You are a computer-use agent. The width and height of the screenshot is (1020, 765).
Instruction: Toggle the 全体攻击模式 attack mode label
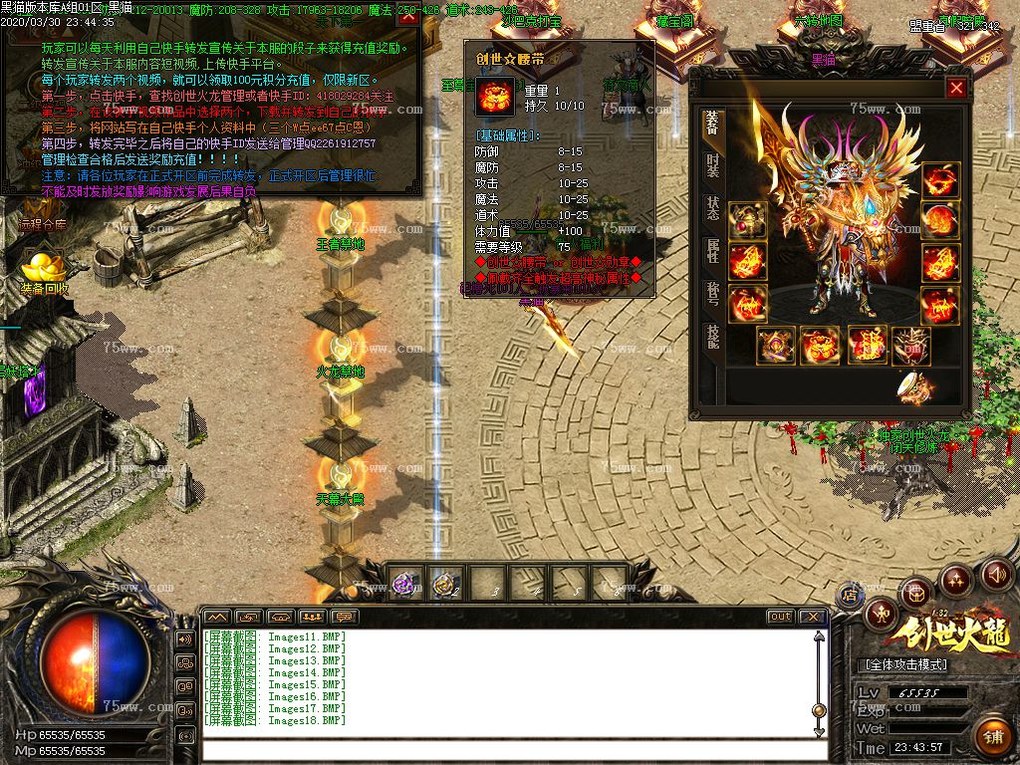[x=908, y=665]
